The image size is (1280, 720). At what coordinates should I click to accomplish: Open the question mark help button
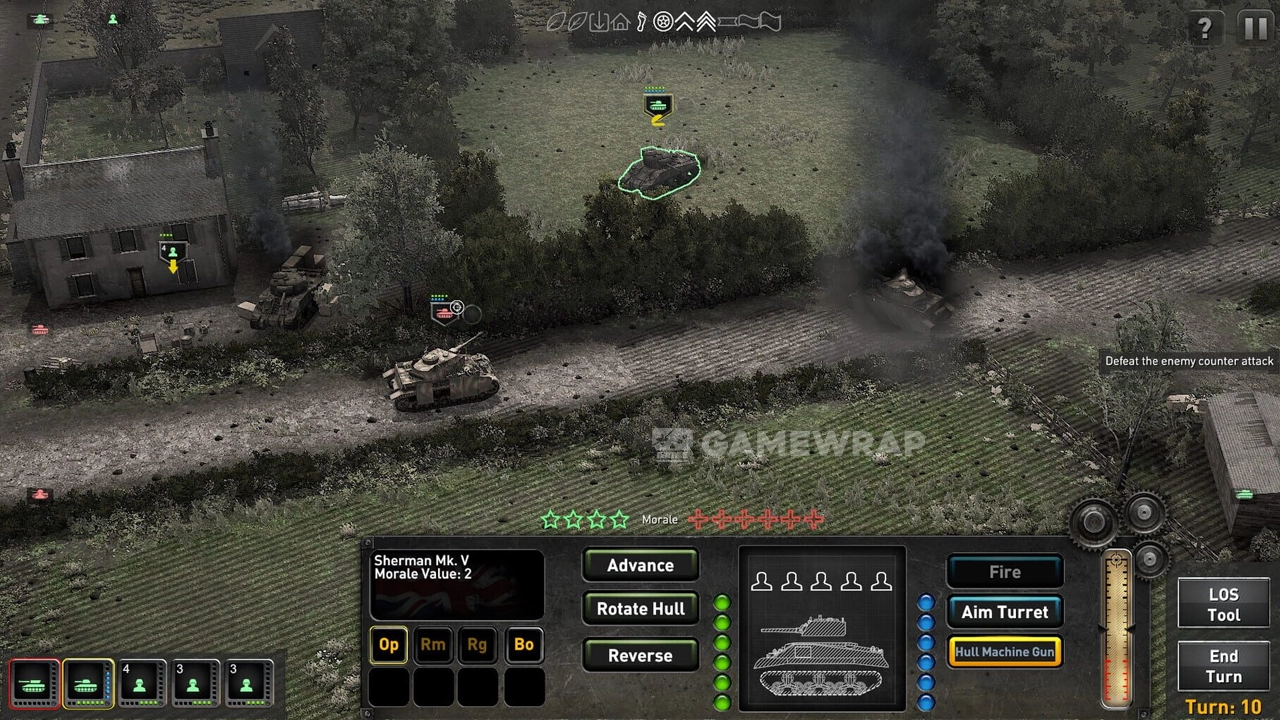pos(1205,28)
